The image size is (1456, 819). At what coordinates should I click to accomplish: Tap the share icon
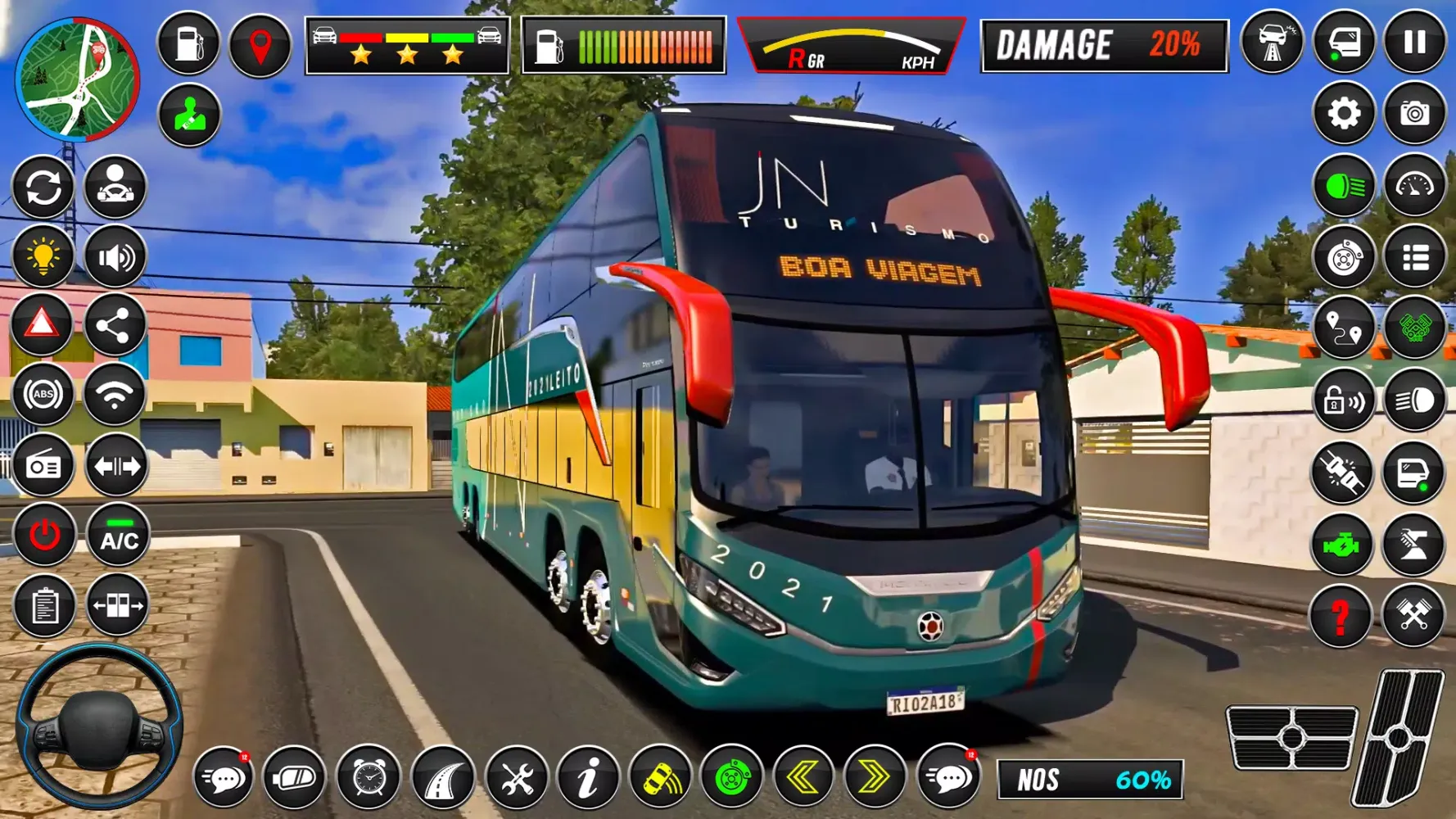[115, 326]
